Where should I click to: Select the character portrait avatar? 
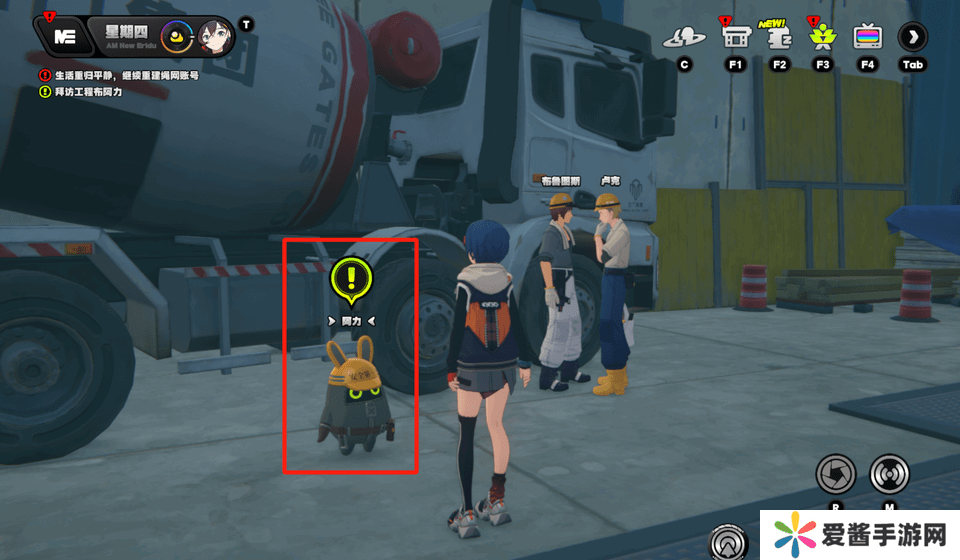216,37
